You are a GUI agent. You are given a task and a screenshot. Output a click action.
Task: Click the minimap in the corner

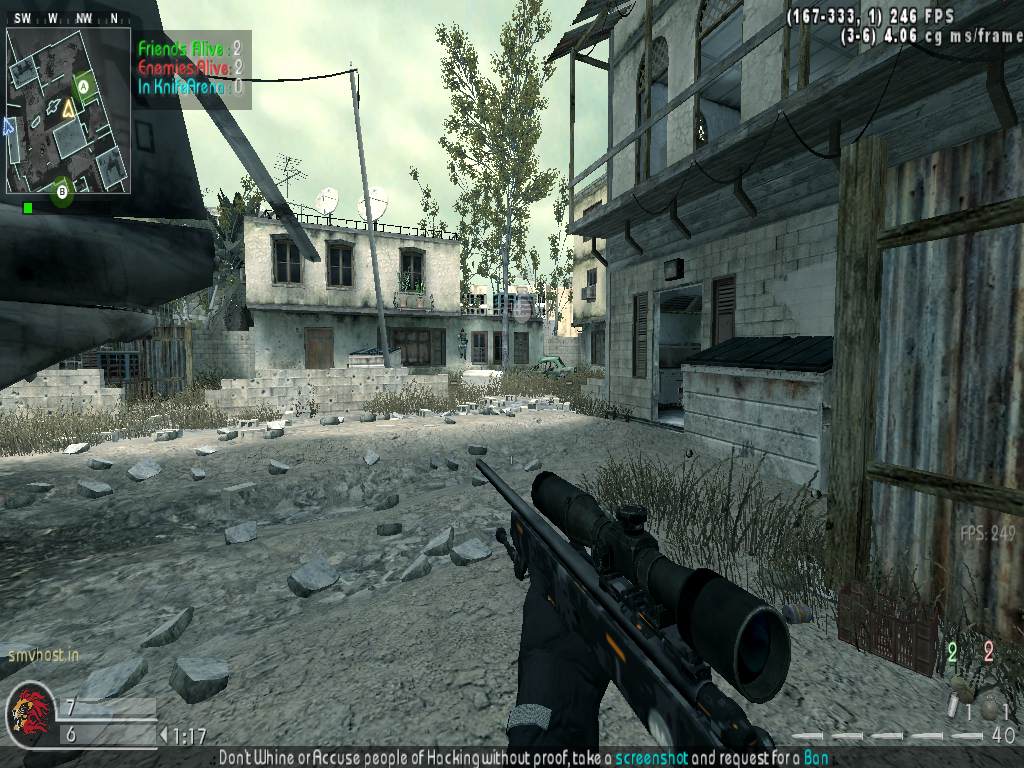coord(68,110)
